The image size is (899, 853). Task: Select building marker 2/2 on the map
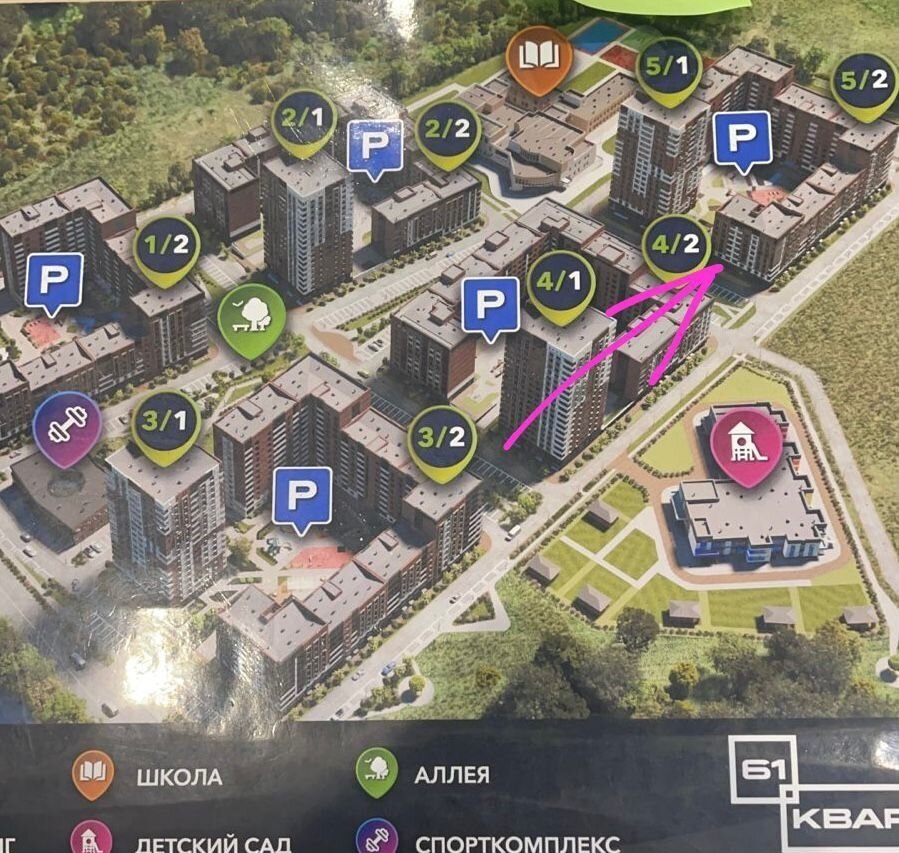click(x=447, y=131)
